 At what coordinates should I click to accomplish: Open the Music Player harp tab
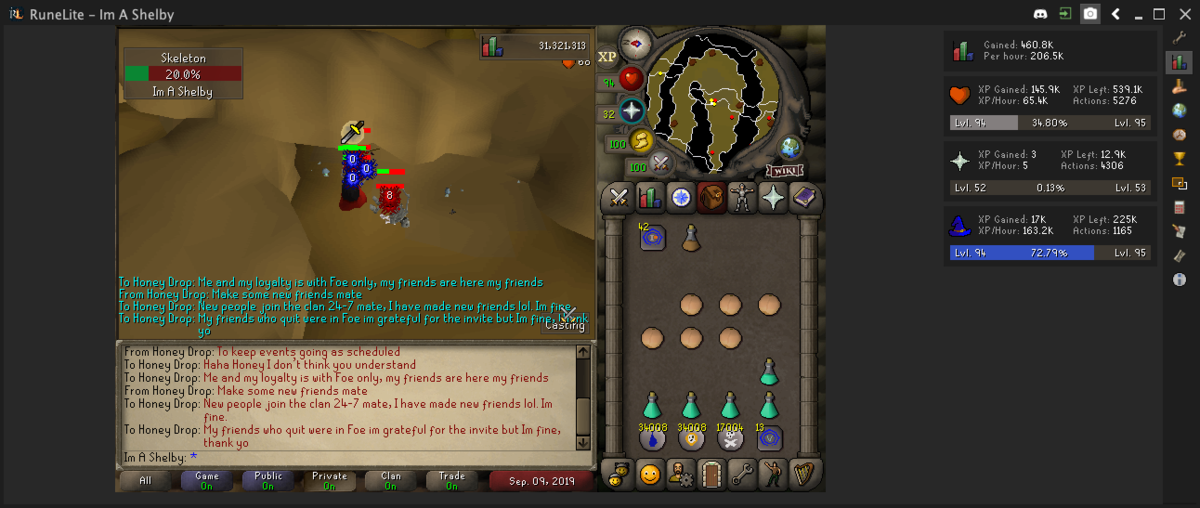point(804,473)
